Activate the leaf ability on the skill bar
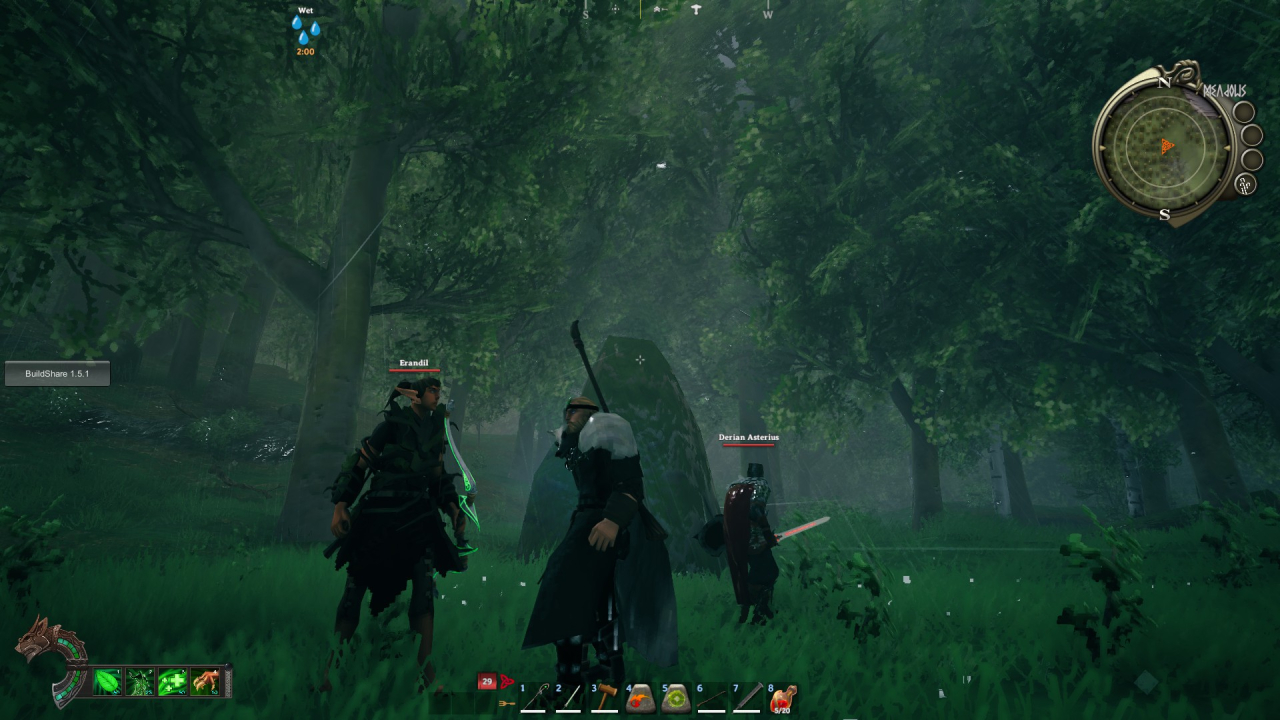Image resolution: width=1280 pixels, height=720 pixels. 107,681
